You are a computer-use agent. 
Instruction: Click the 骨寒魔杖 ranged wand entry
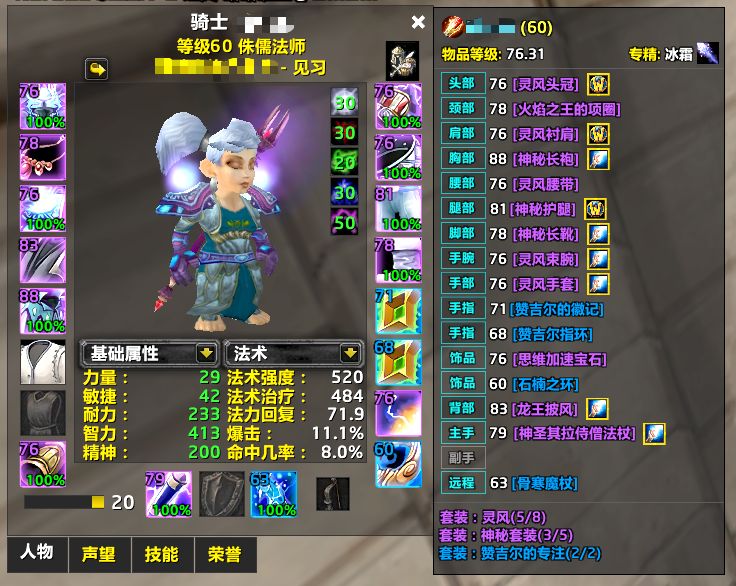click(x=546, y=483)
